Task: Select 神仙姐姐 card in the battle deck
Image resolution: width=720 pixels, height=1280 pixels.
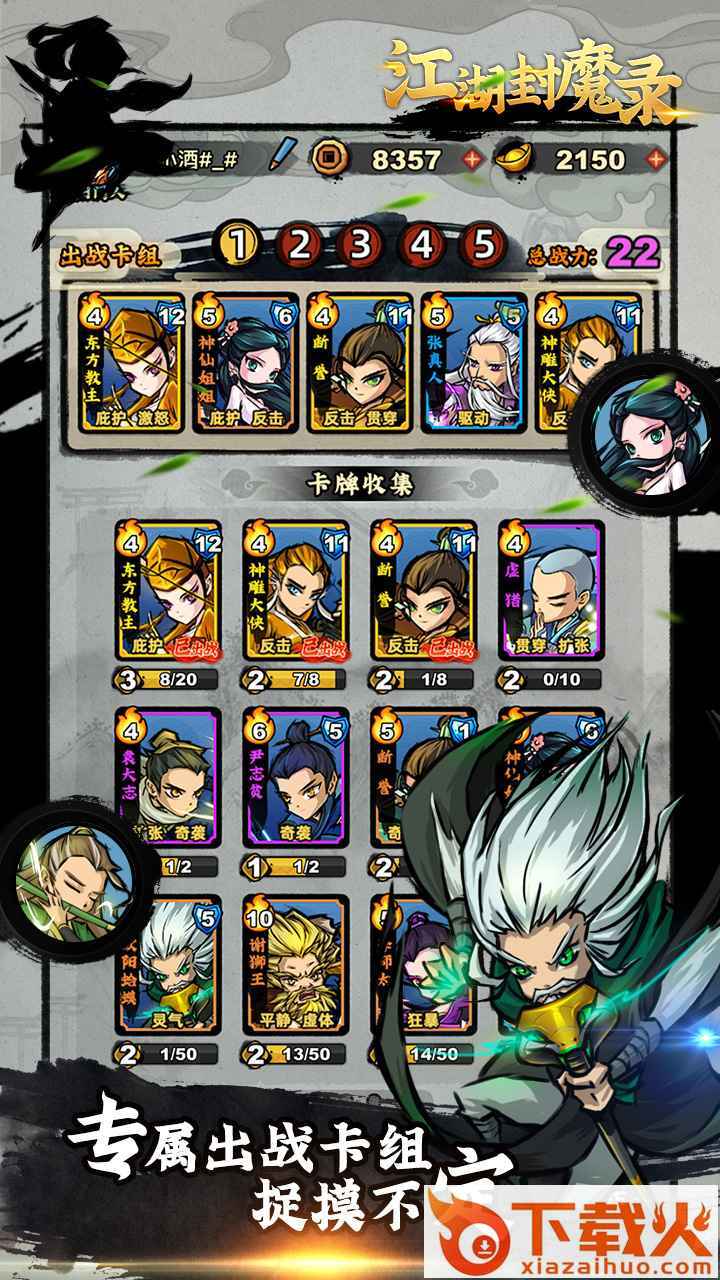Action: (245, 362)
